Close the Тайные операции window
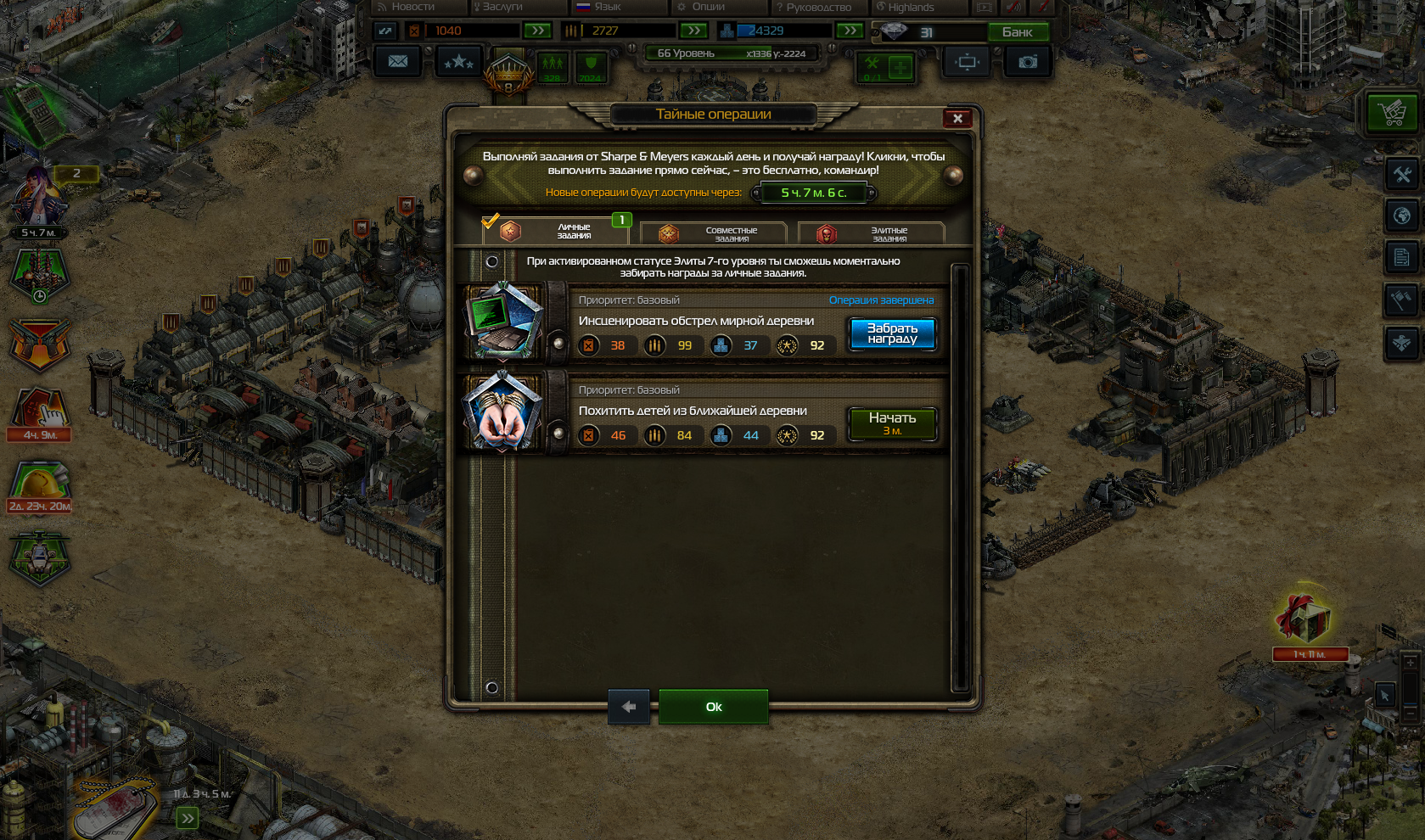 (x=957, y=119)
